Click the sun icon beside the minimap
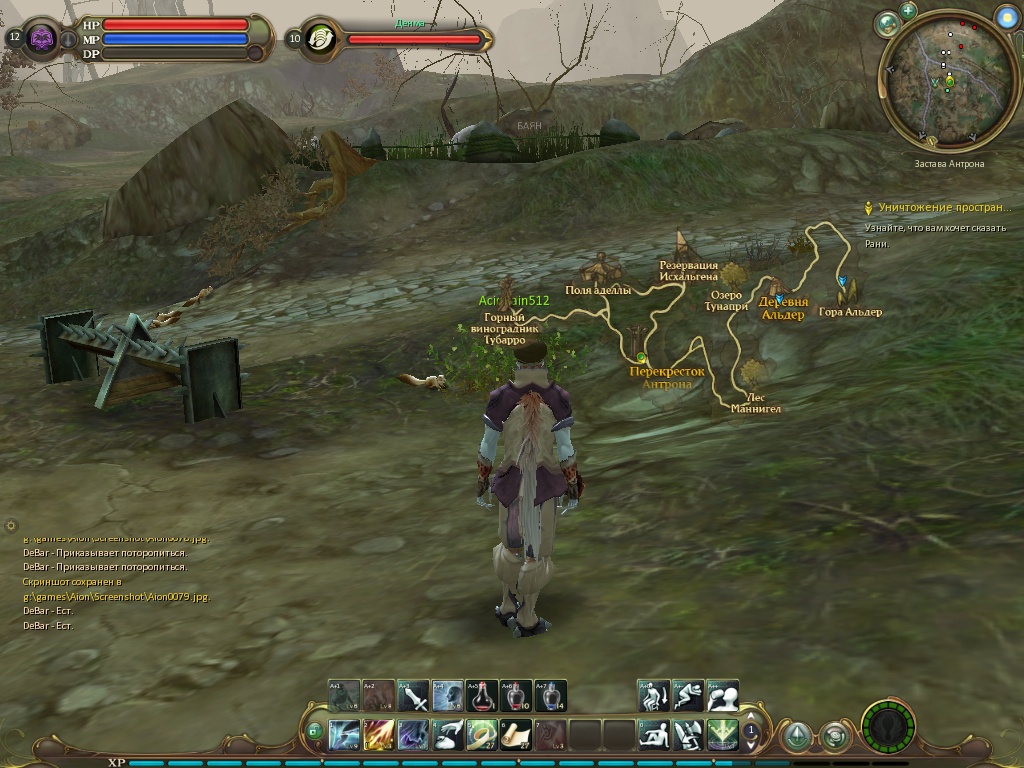The width and height of the screenshot is (1024, 768). [1006, 17]
